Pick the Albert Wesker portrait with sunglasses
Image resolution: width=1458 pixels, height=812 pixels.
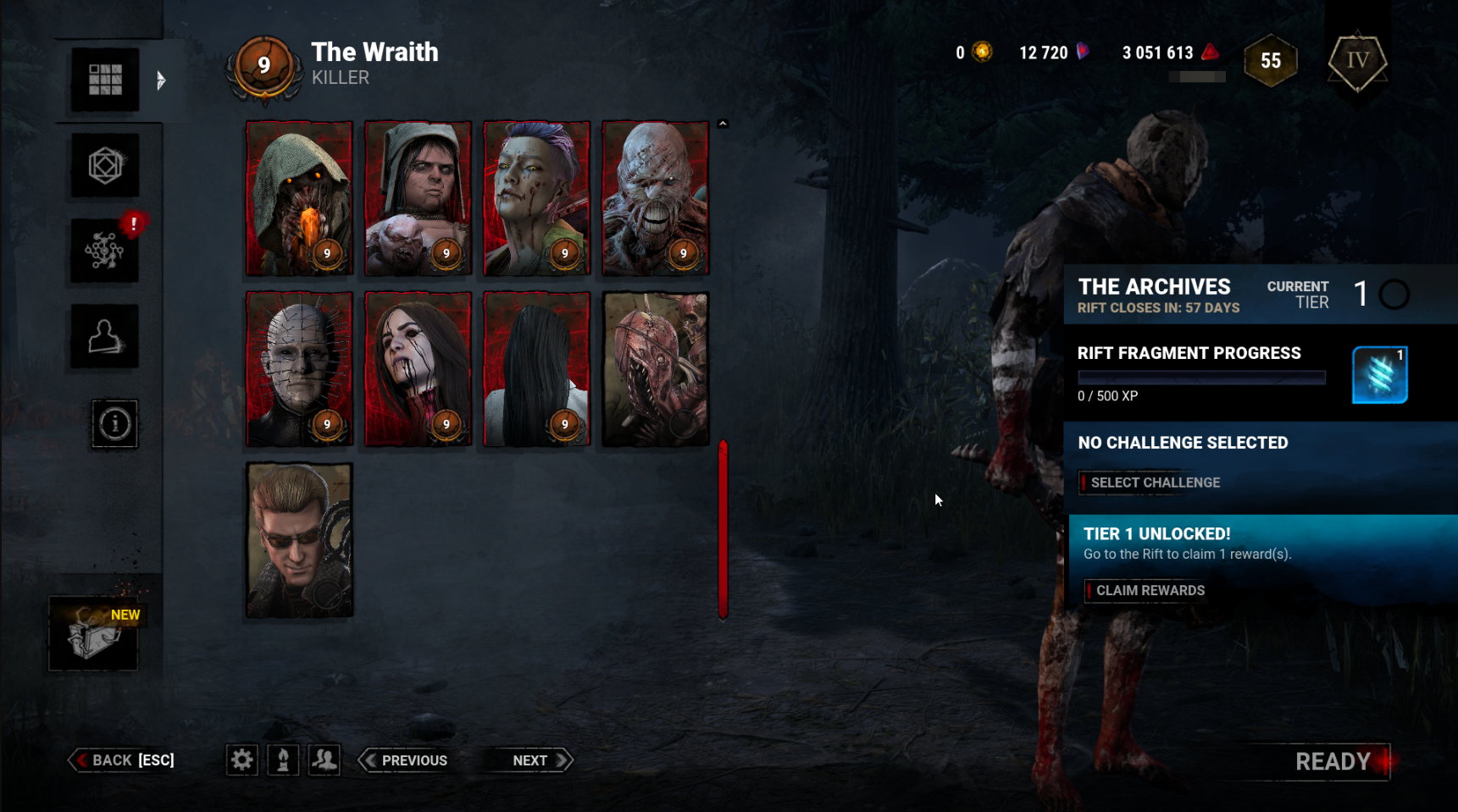pyautogui.click(x=299, y=539)
